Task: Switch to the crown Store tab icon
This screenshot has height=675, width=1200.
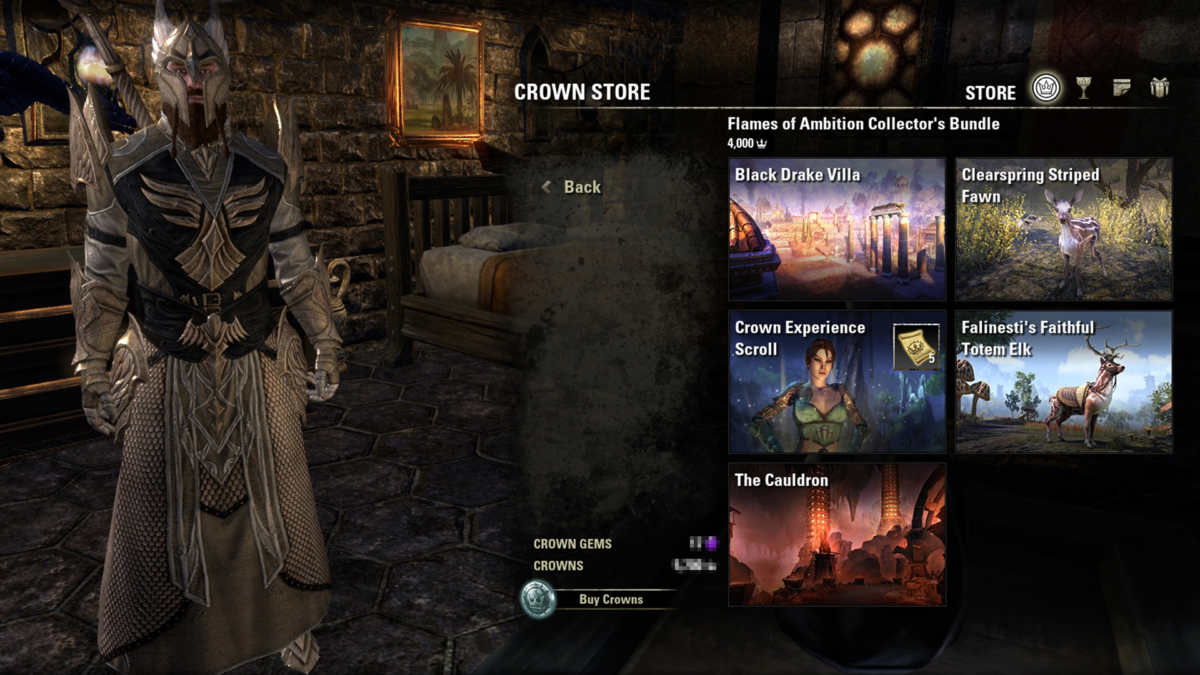Action: click(1046, 90)
